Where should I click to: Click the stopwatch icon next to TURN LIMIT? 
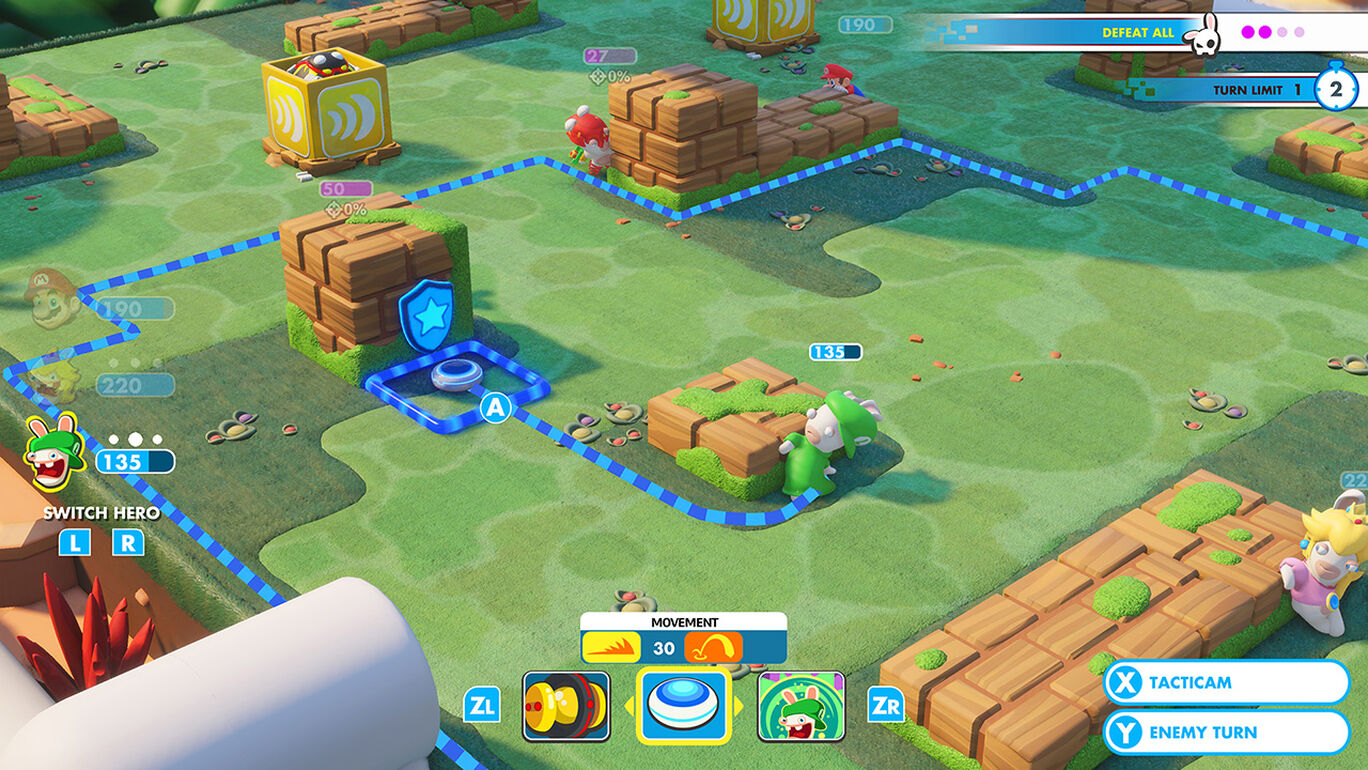(x=1336, y=89)
